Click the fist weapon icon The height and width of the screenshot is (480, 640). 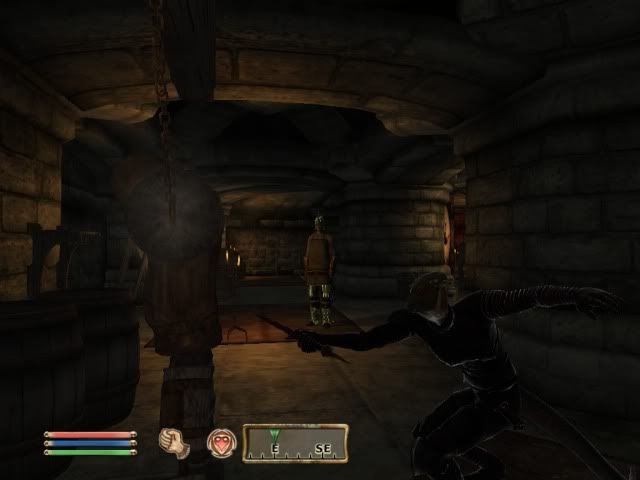[x=175, y=442]
